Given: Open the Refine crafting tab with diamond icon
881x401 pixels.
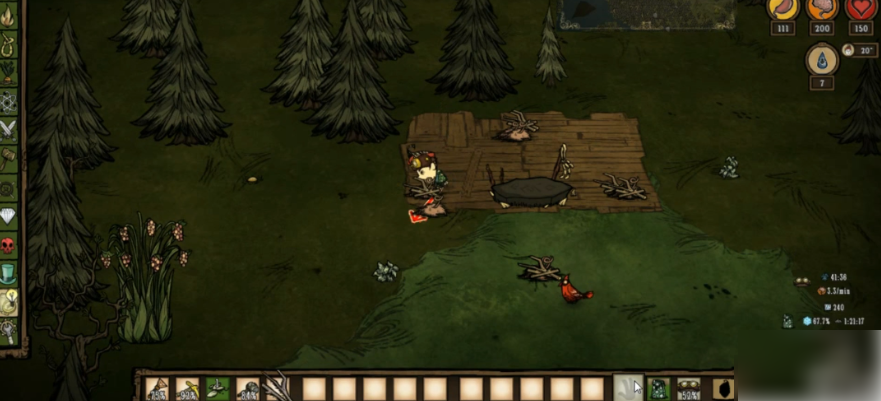Looking at the screenshot, I should coord(9,215).
